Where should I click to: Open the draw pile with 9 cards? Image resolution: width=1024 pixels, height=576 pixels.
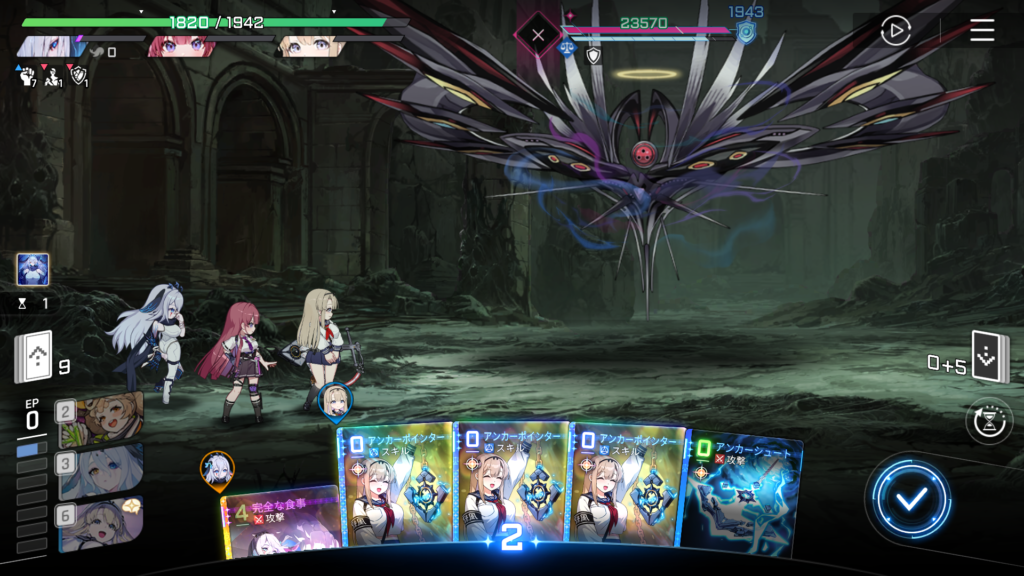(33, 357)
